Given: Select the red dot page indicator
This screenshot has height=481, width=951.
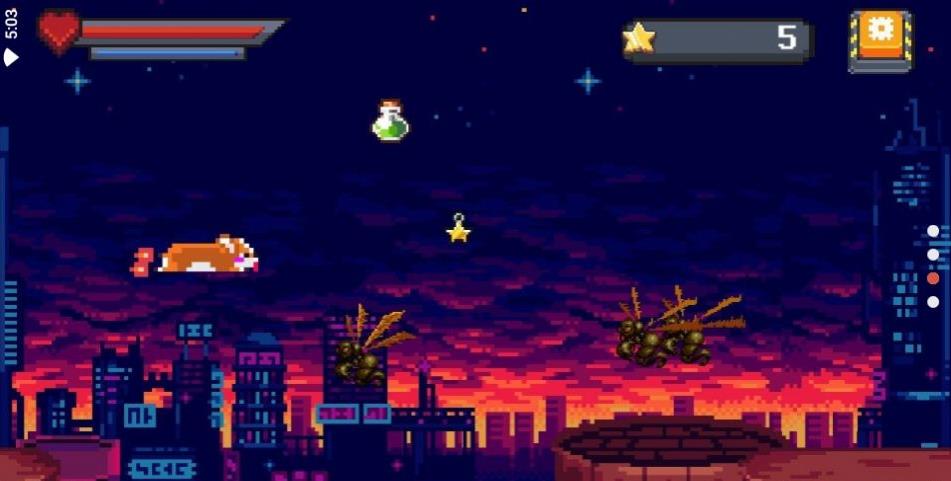Looking at the screenshot, I should [x=932, y=278].
